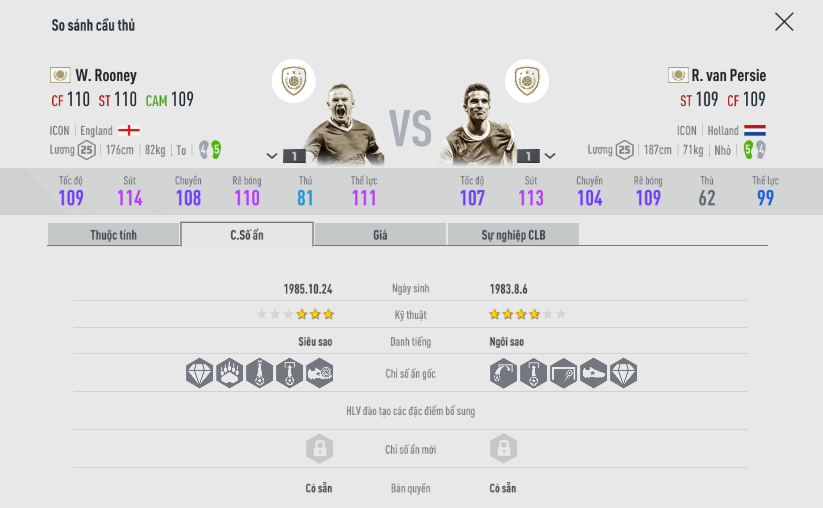Open the Giá tab
The image size is (823, 508).
[x=380, y=235]
